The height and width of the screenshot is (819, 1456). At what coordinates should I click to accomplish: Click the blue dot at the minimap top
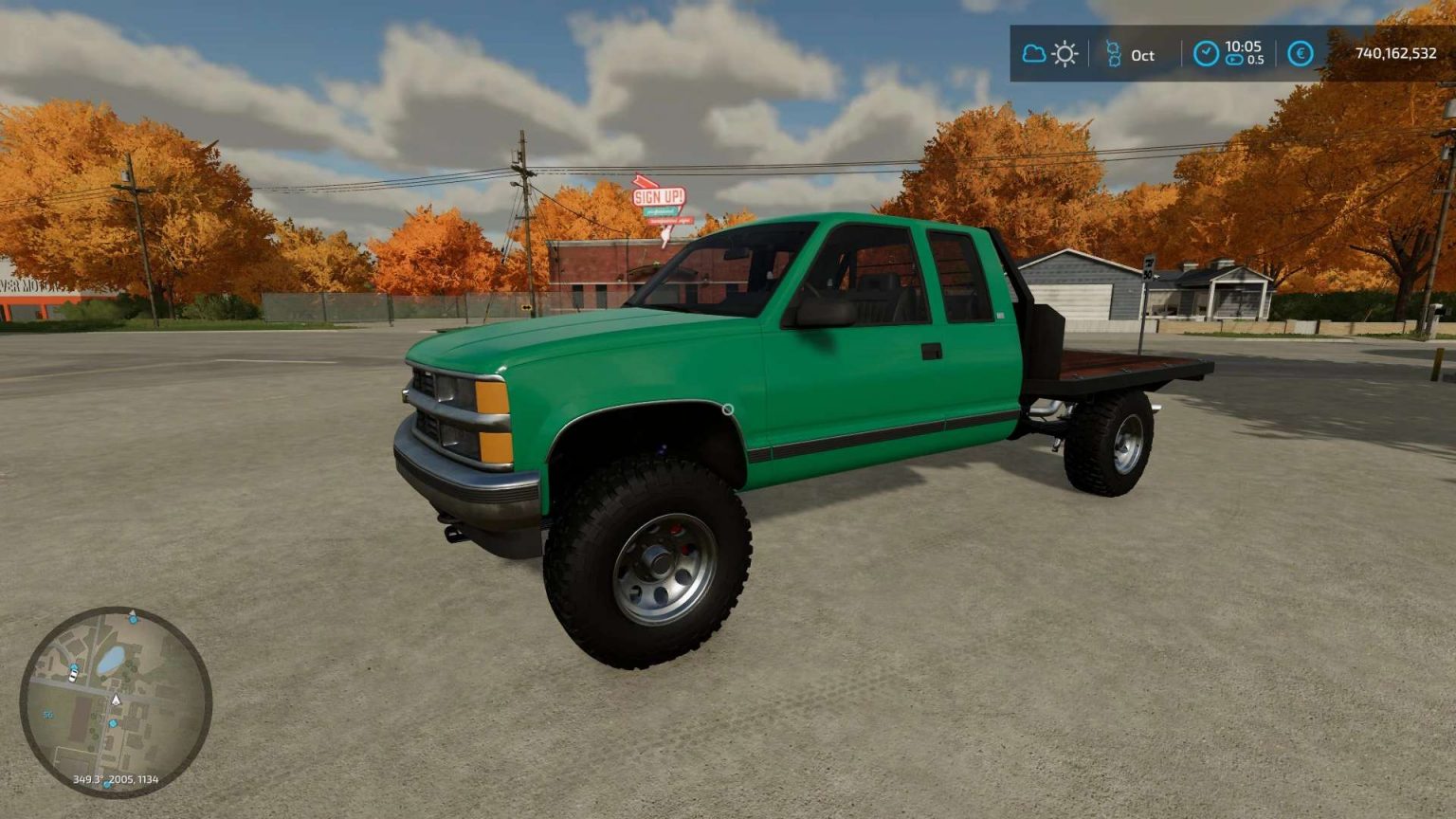pyautogui.click(x=133, y=619)
